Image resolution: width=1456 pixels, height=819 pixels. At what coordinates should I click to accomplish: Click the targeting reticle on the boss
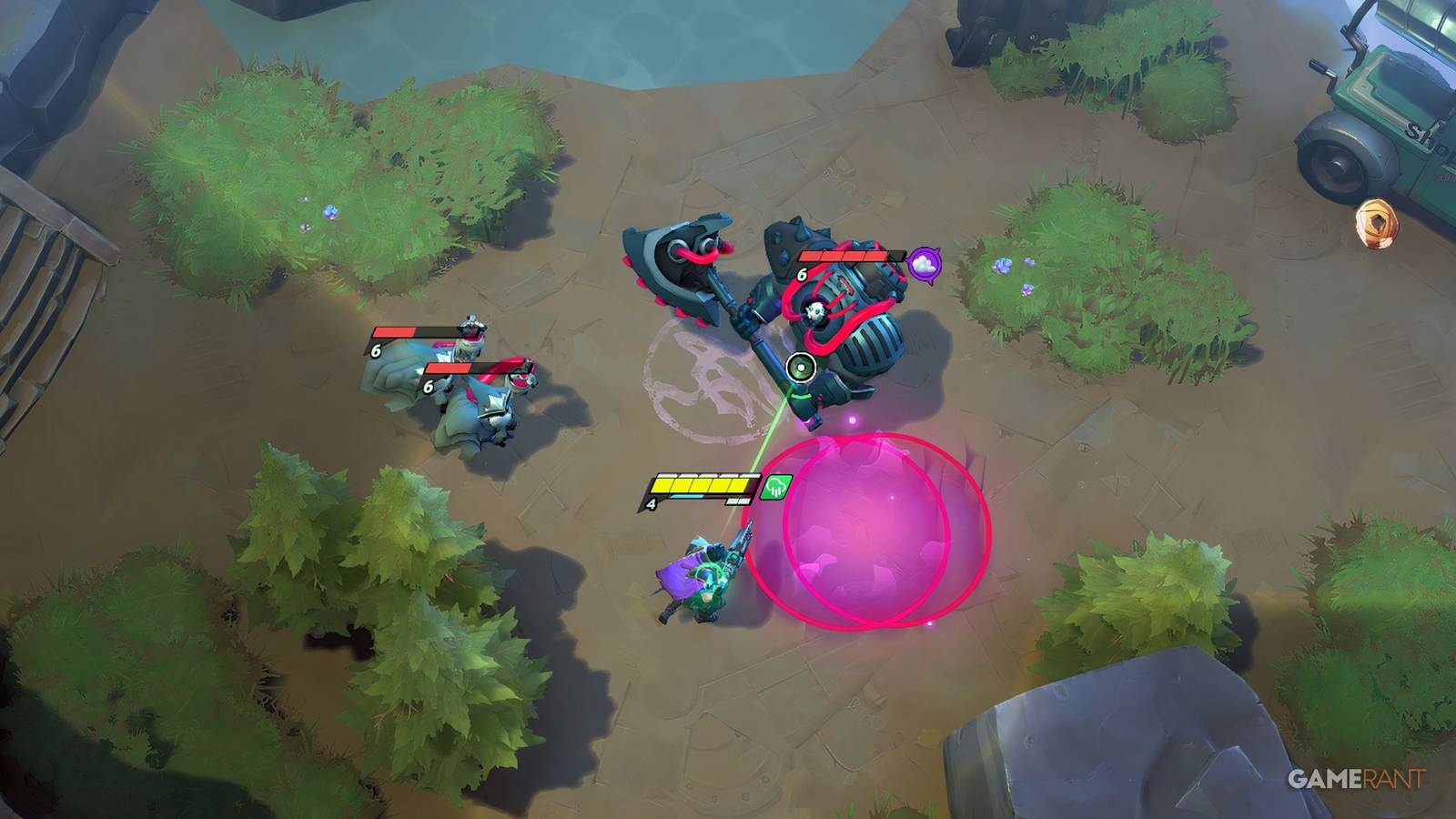click(x=799, y=369)
